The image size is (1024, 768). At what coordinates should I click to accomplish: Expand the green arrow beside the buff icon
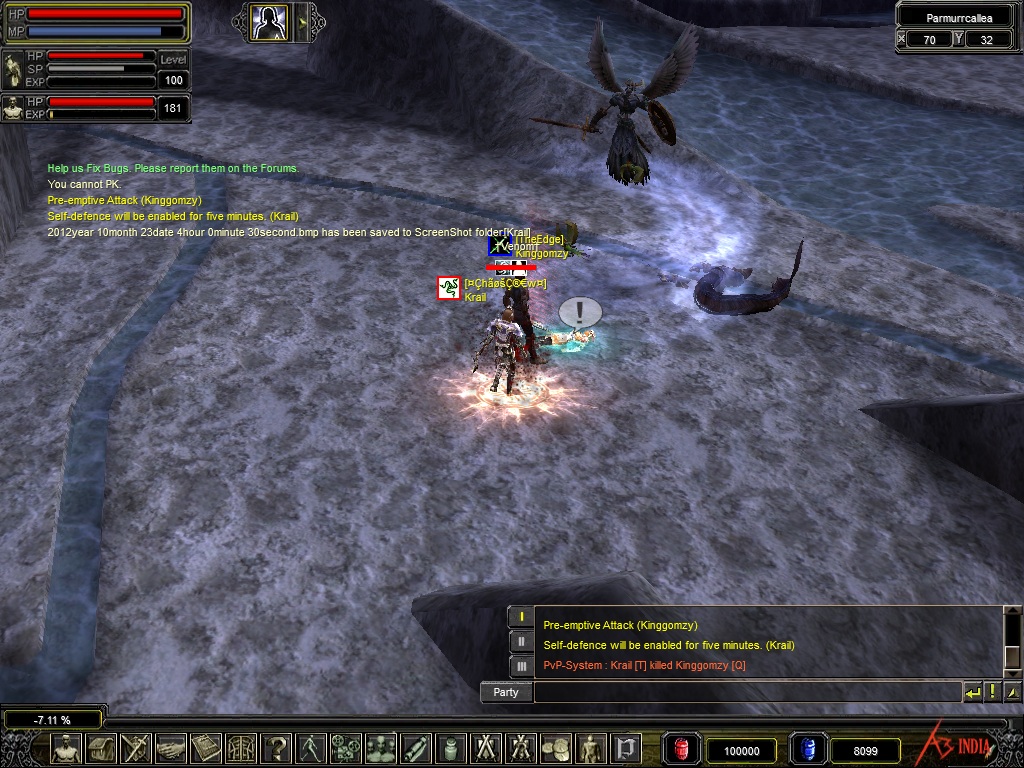pos(302,22)
